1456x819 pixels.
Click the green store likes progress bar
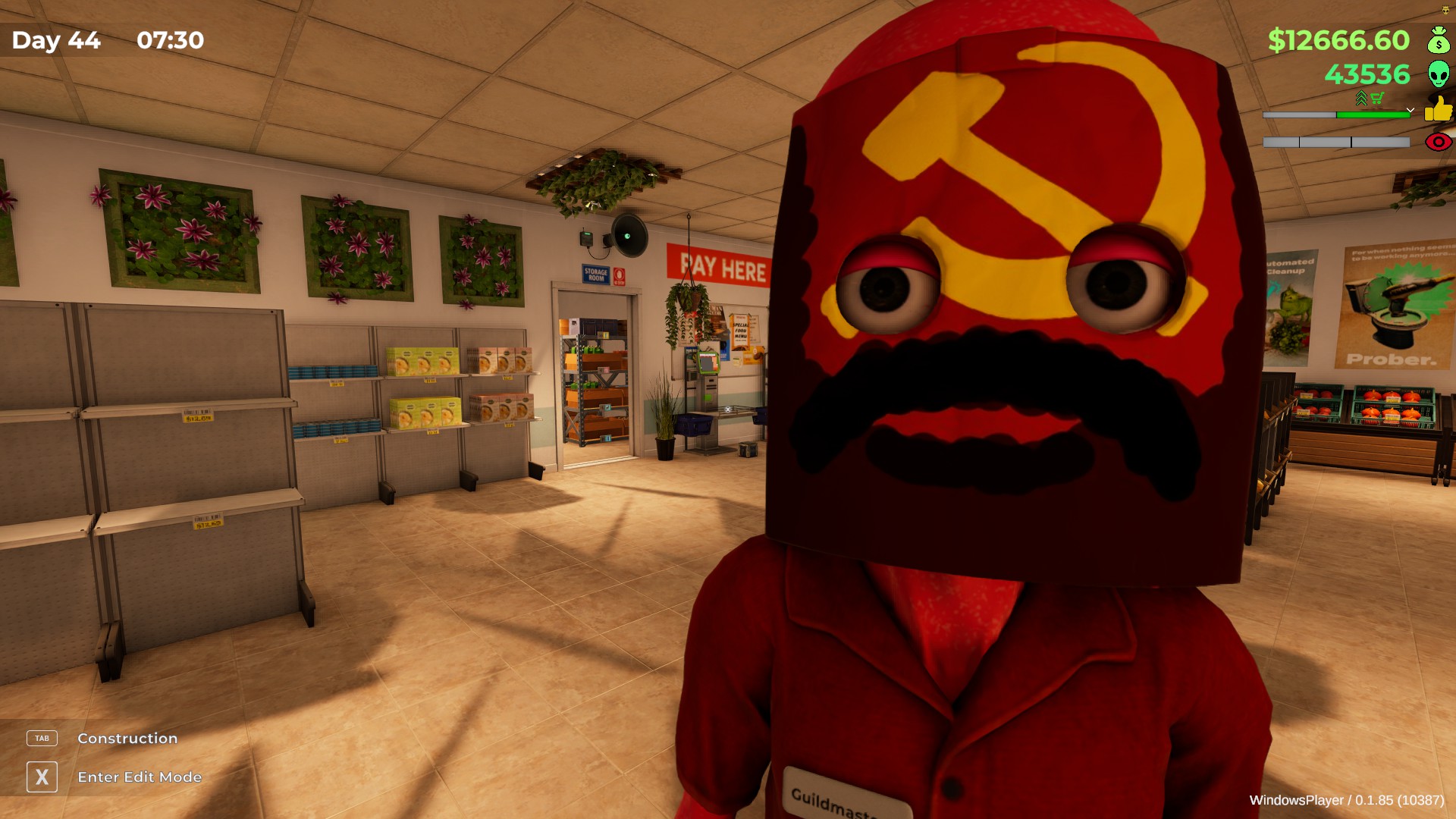[1373, 115]
